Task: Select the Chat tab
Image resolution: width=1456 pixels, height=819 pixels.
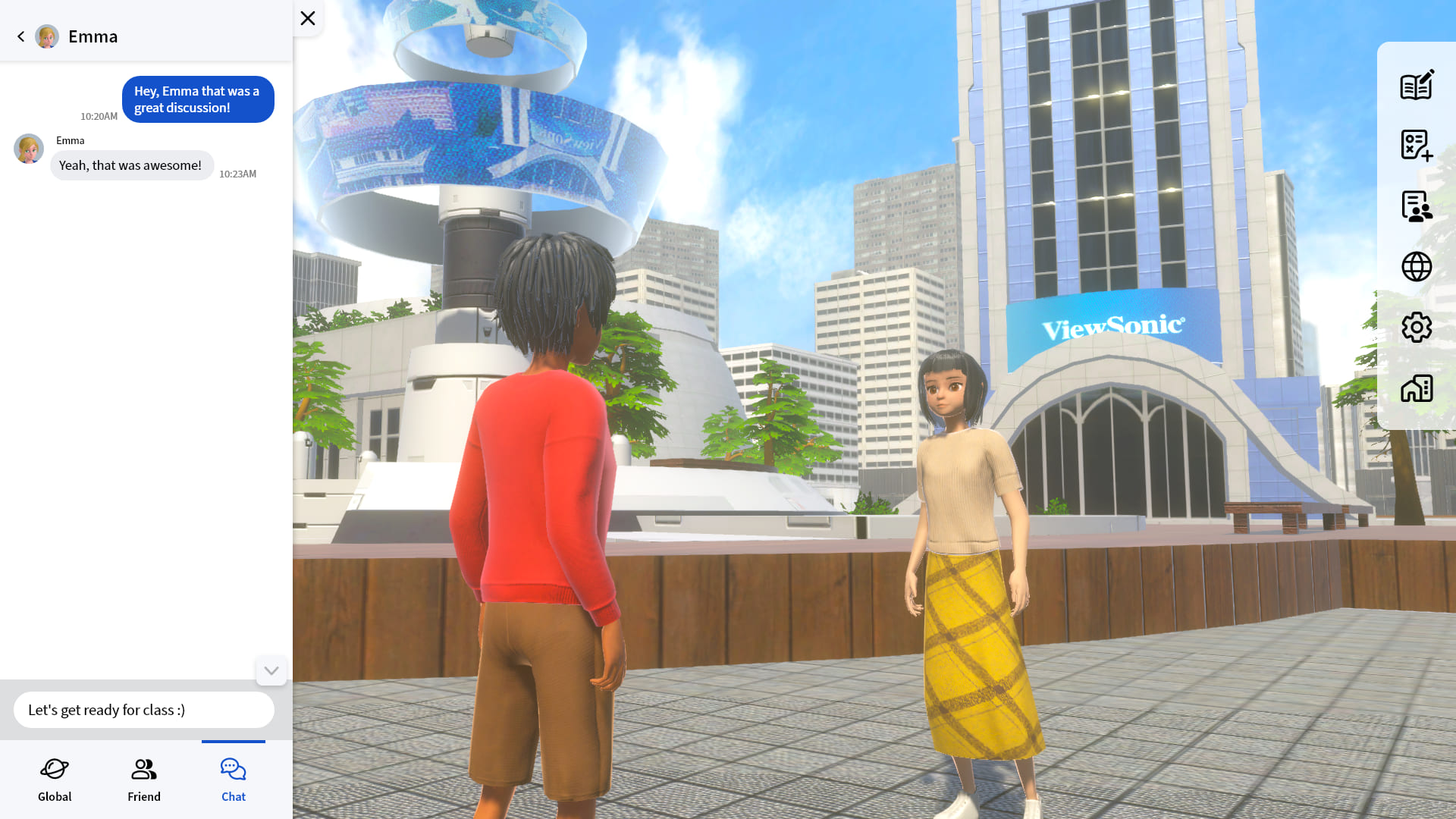Action: [234, 779]
